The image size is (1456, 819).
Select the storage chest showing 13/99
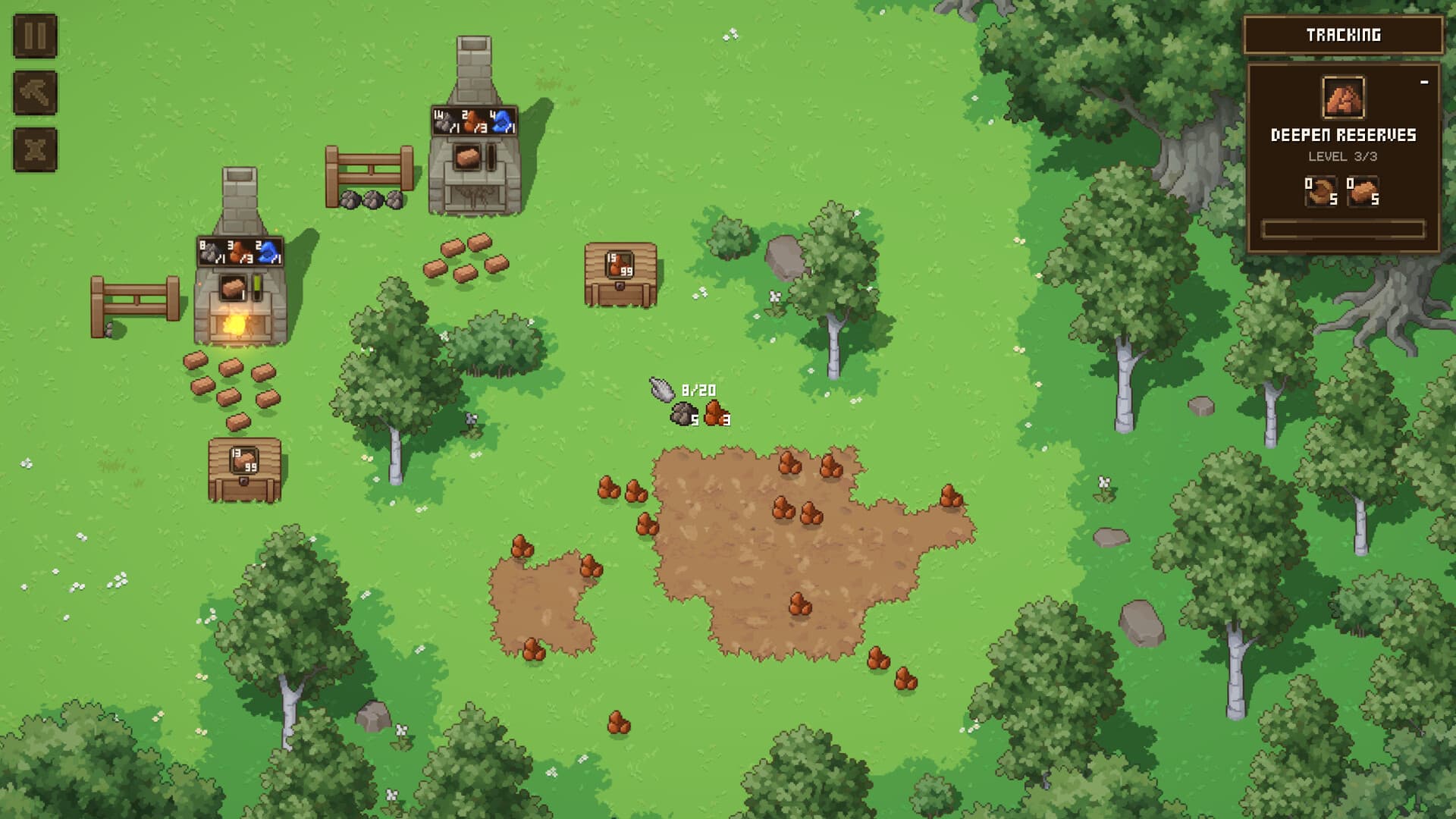tap(246, 465)
